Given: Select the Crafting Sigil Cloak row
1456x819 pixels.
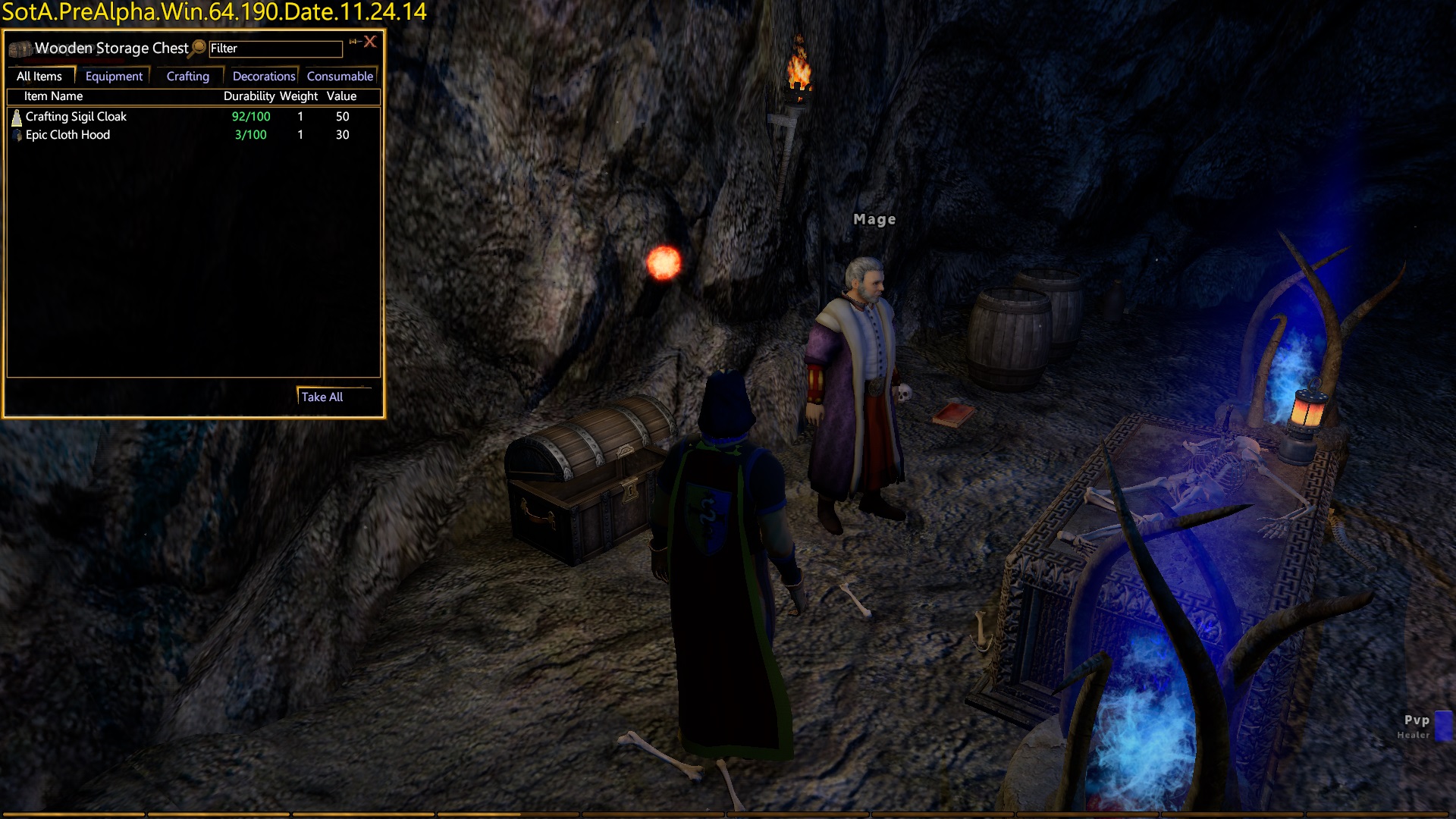Looking at the screenshot, I should (x=76, y=117).
